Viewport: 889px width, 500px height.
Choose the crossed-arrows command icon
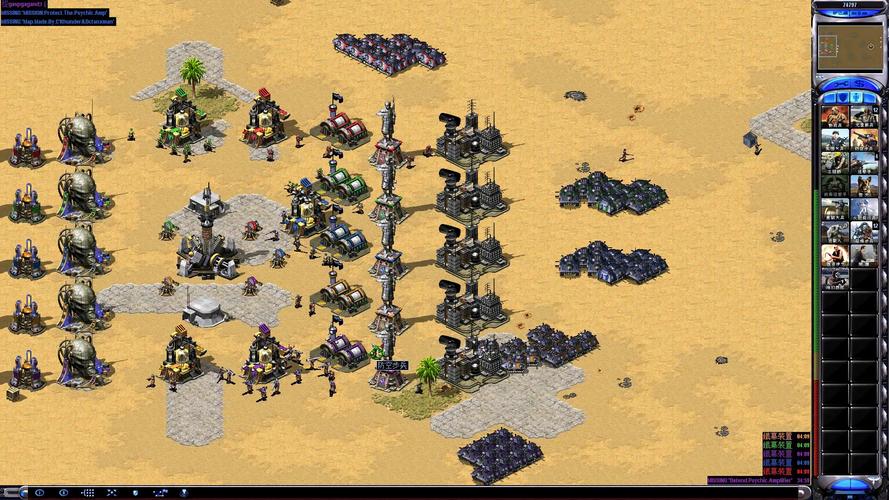tap(111, 492)
